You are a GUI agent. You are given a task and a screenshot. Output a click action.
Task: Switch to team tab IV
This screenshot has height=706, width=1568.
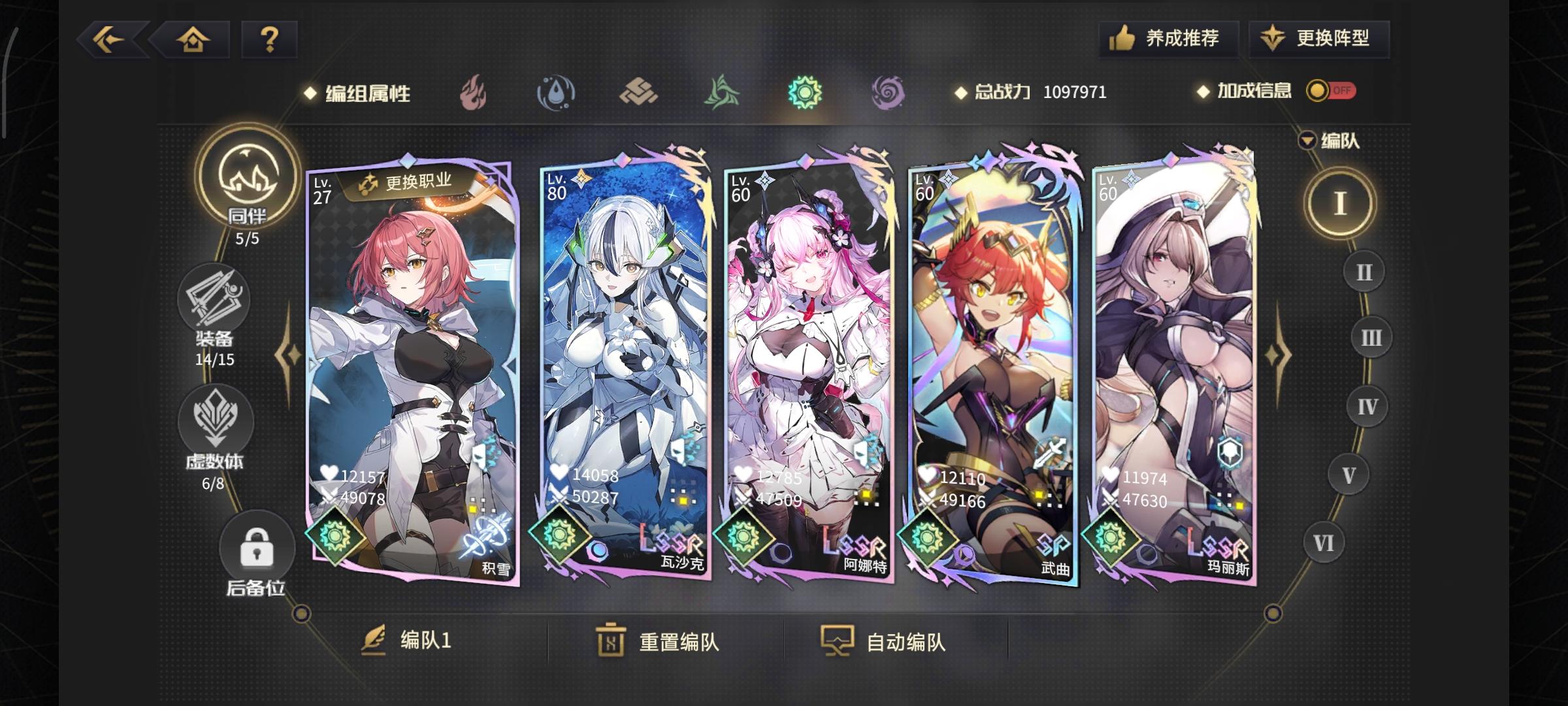tap(1368, 406)
